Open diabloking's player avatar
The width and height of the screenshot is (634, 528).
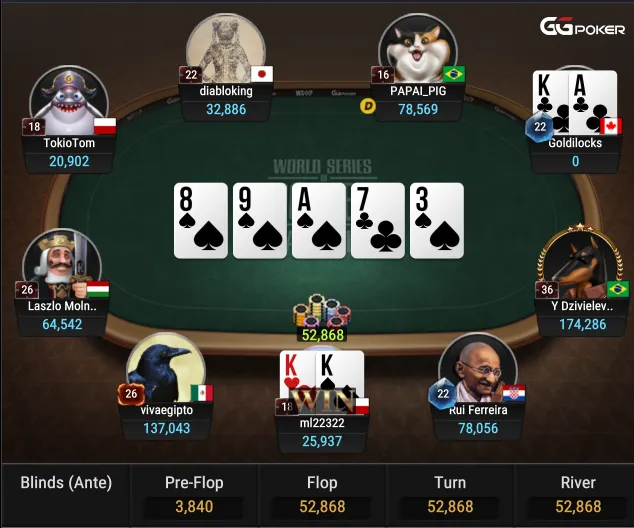click(226, 48)
